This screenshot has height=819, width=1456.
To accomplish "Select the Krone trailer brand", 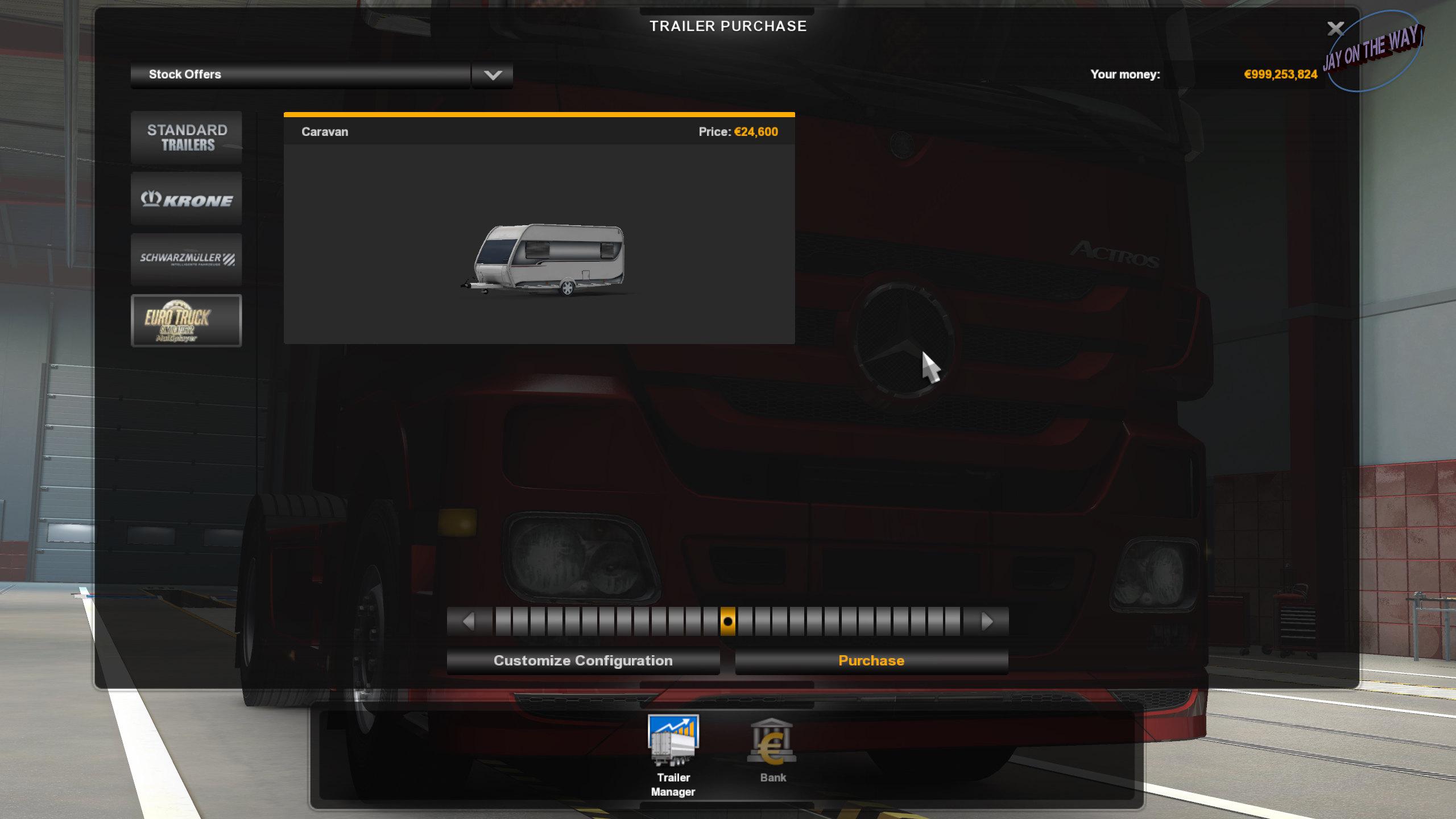I will [x=187, y=199].
